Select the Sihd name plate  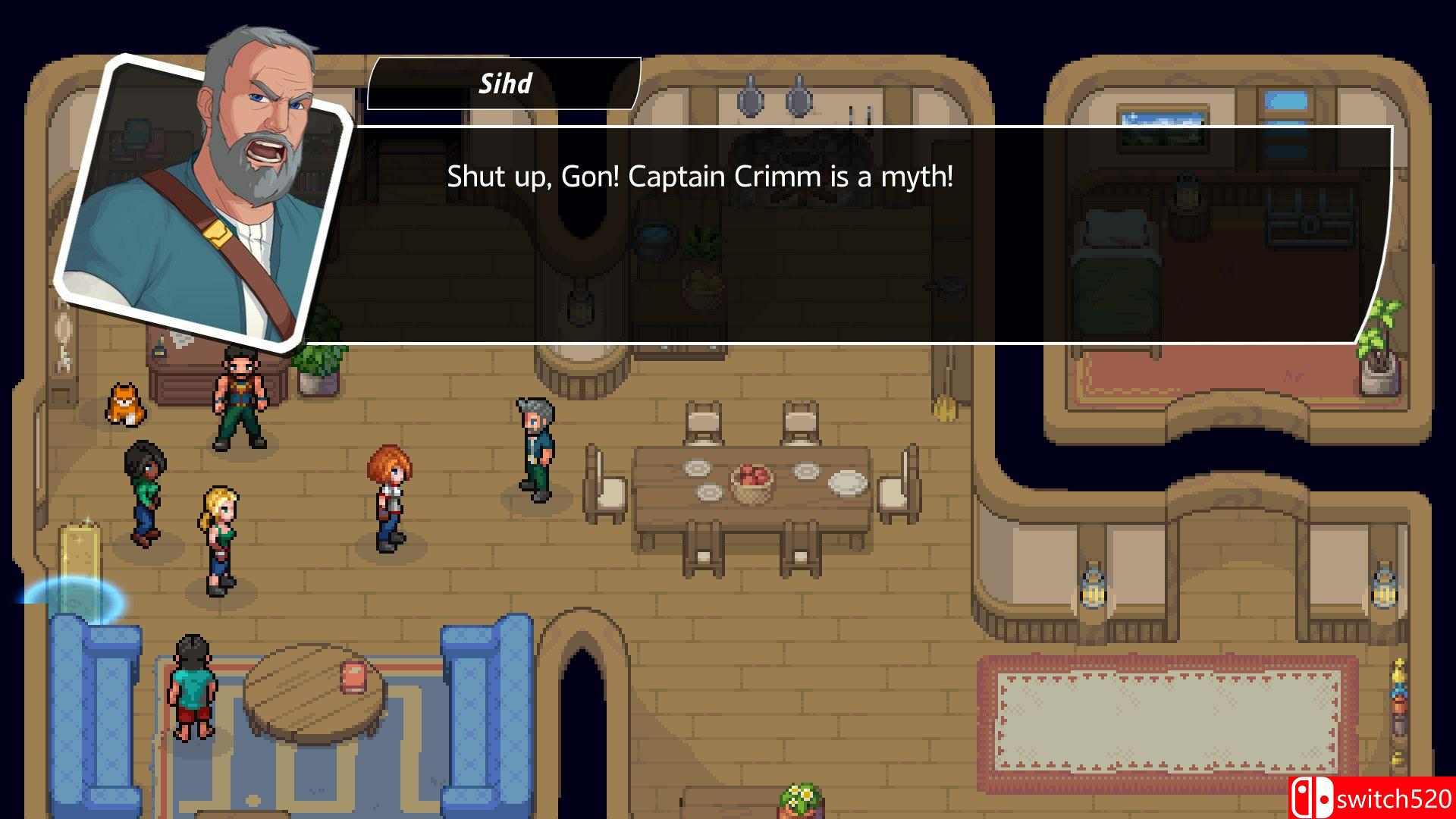[x=504, y=83]
